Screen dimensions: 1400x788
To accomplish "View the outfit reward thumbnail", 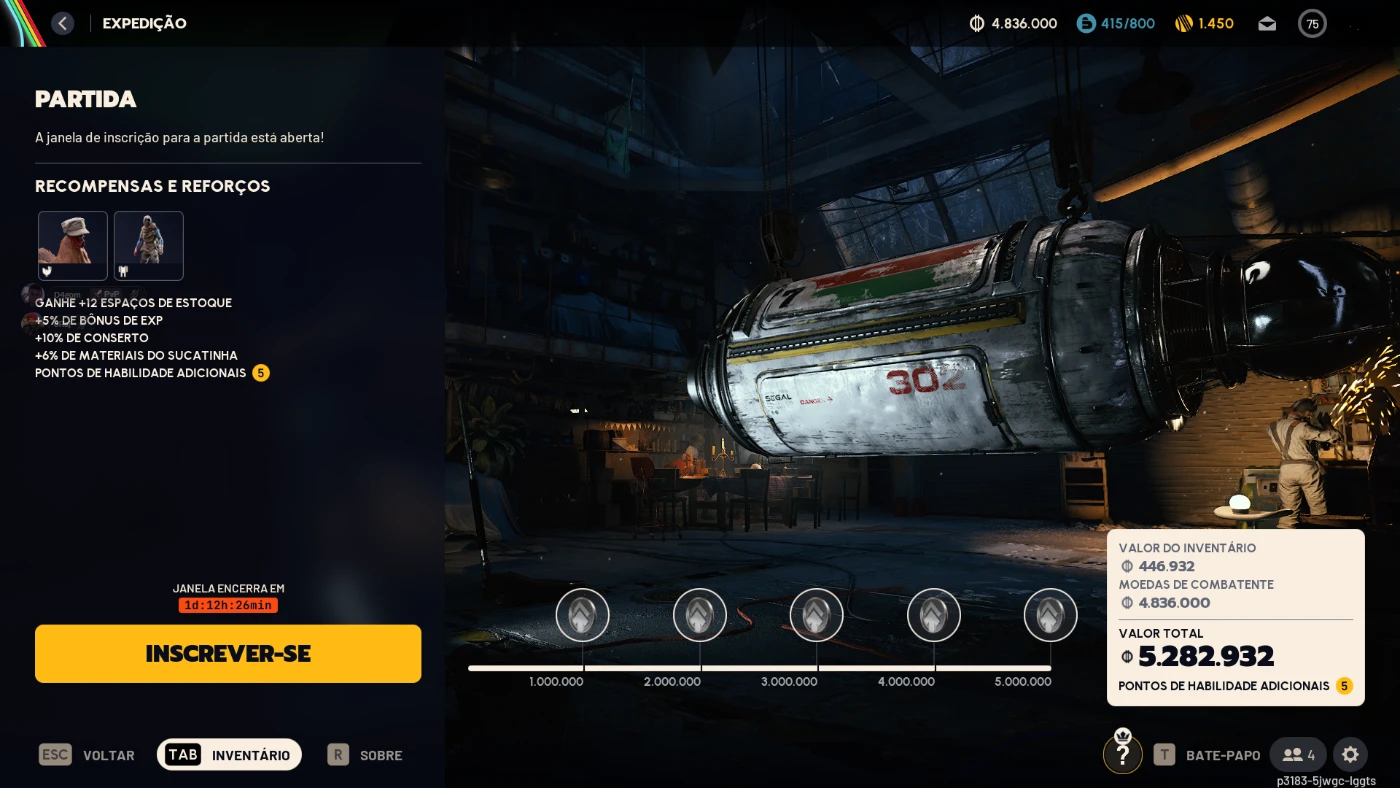I will (149, 245).
